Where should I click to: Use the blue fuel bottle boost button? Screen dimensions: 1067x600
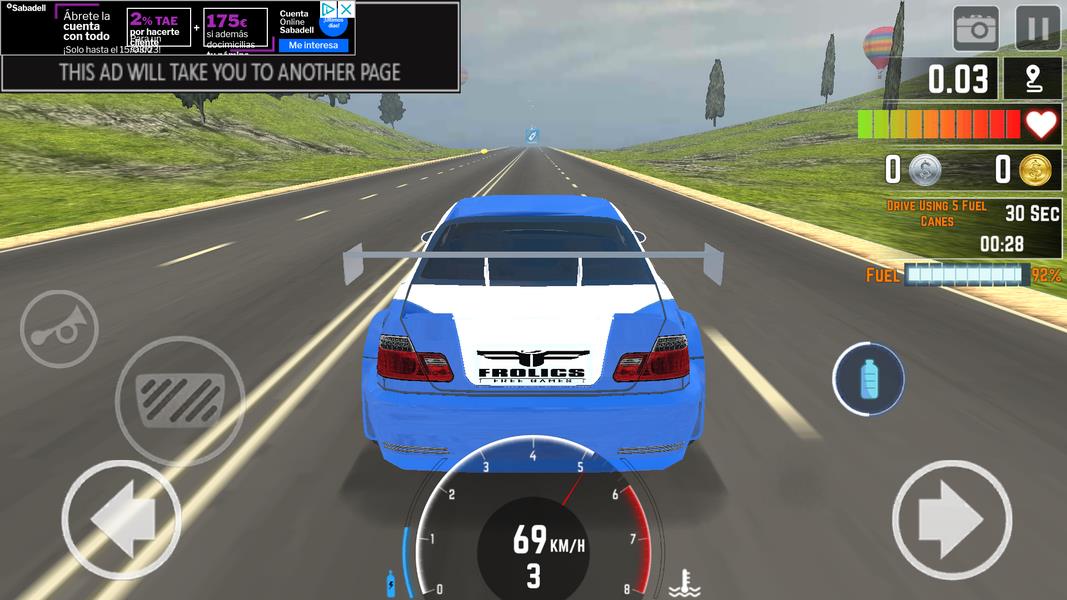pyautogui.click(x=868, y=379)
